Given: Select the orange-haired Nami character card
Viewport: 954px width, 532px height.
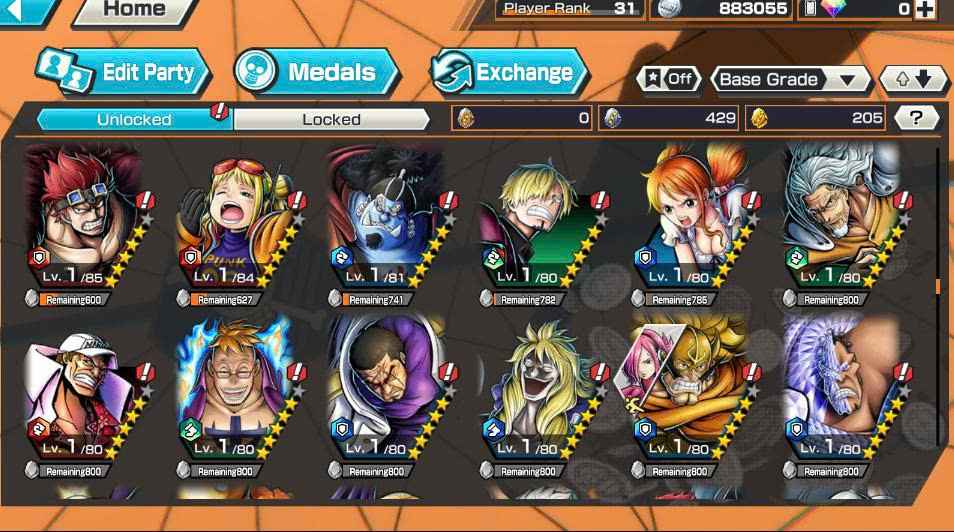Looking at the screenshot, I should (691, 222).
